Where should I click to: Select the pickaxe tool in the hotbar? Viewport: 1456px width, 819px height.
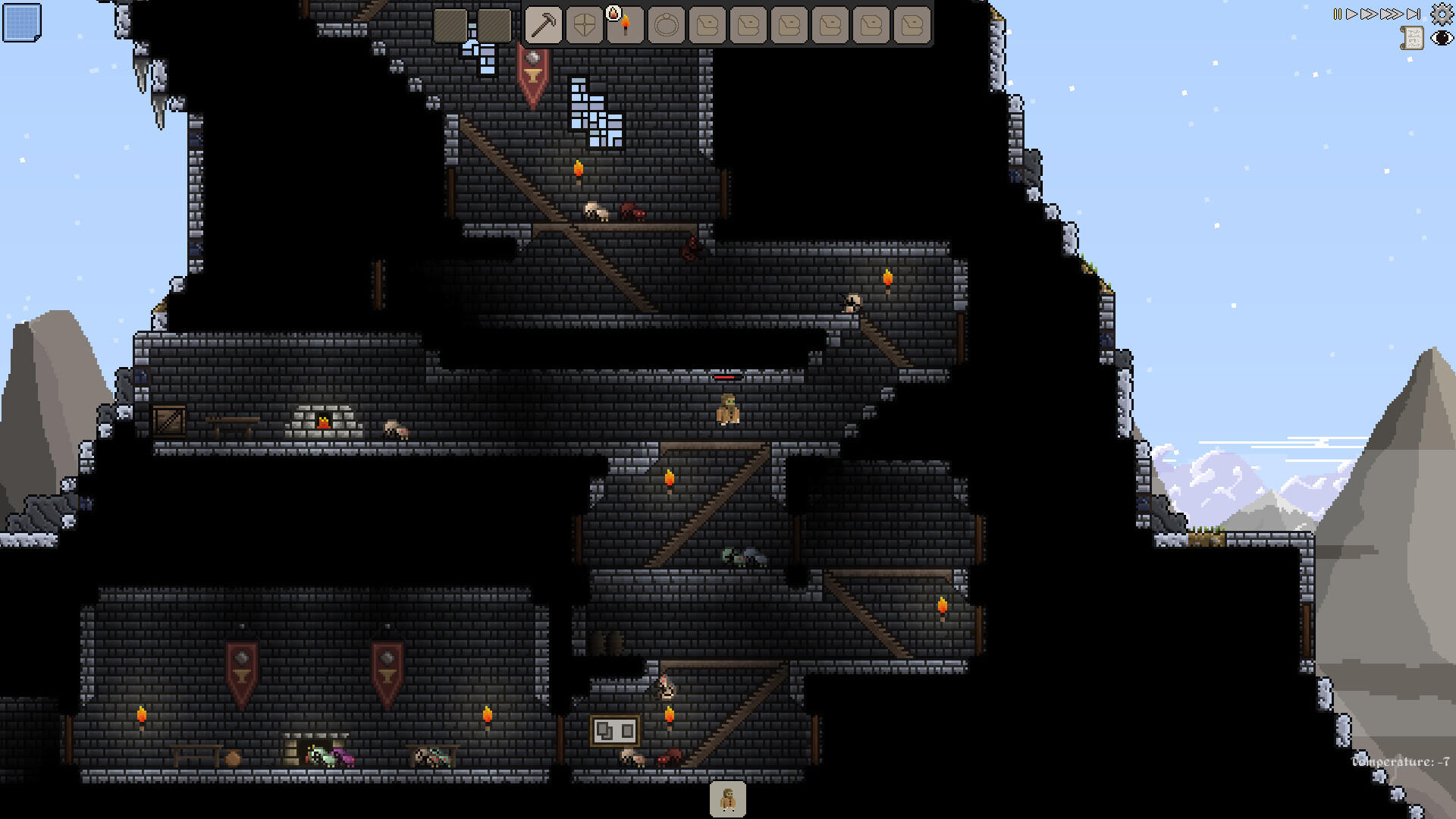point(543,23)
